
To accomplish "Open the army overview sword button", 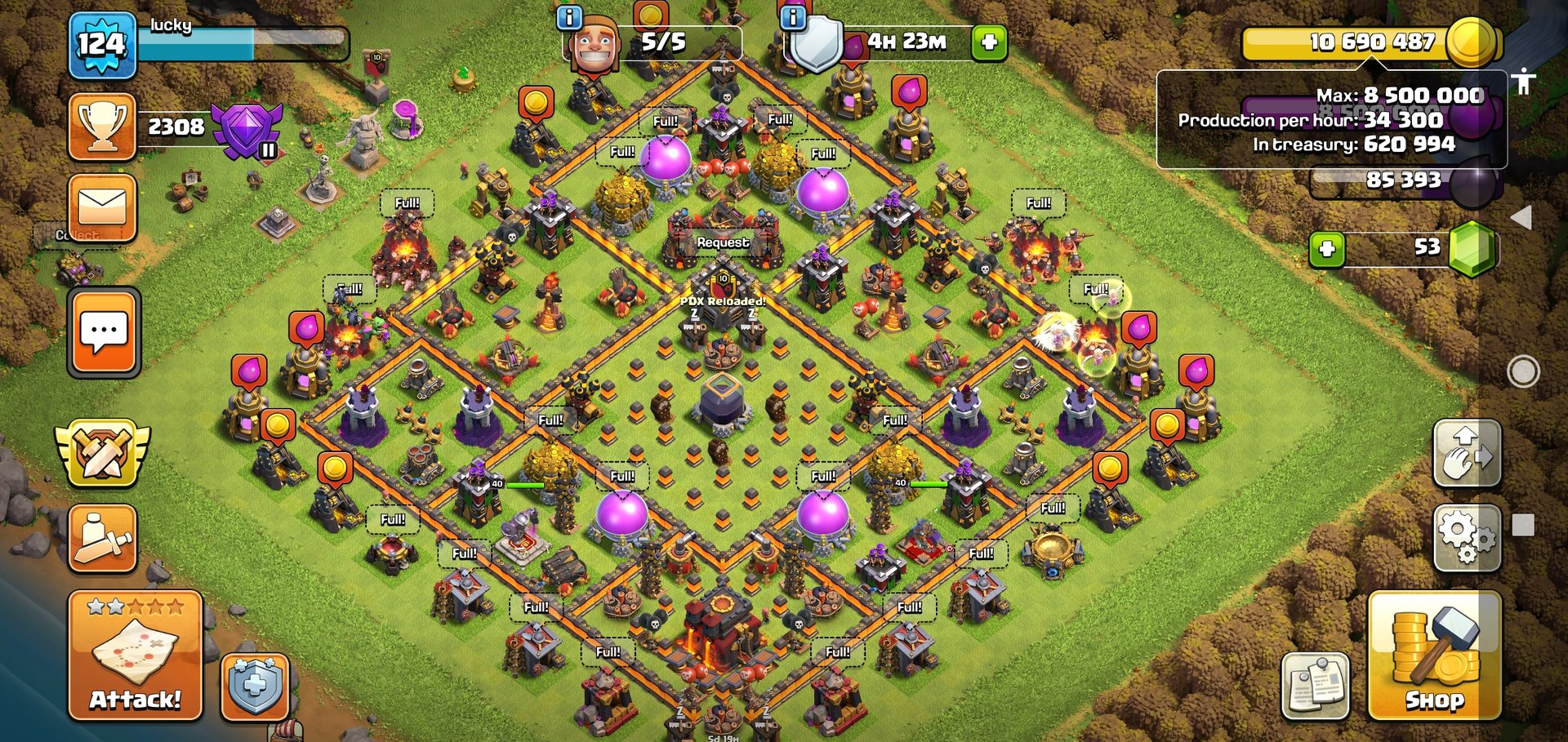I will coord(102,538).
